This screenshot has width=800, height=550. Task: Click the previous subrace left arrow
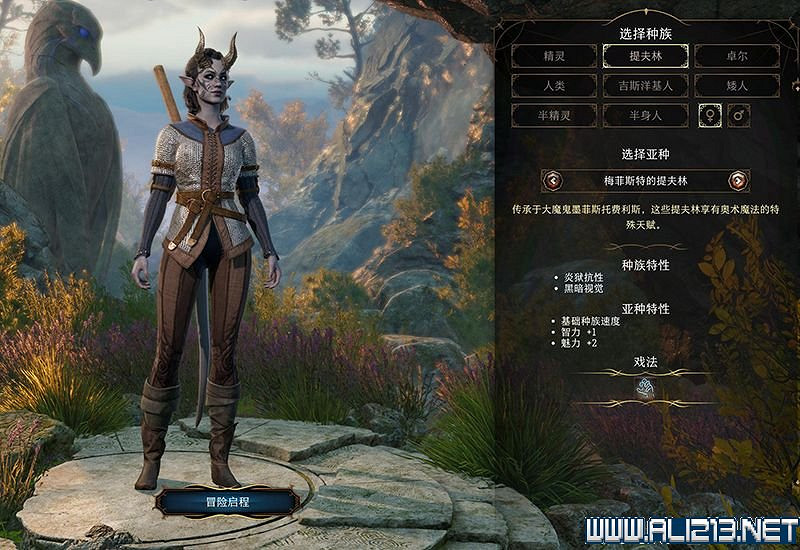click(x=553, y=181)
